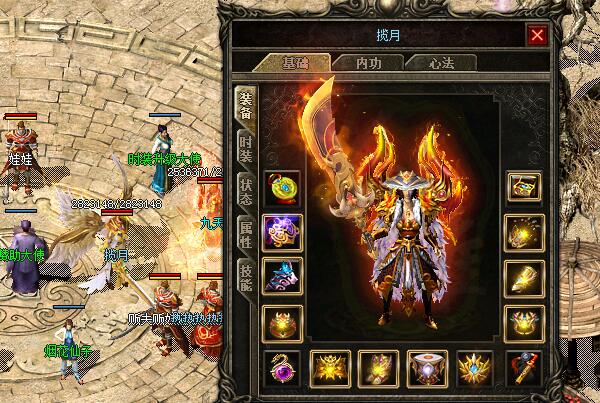Pick the purple gem ring slot
This screenshot has width=600, height=403.
pos(281,368)
